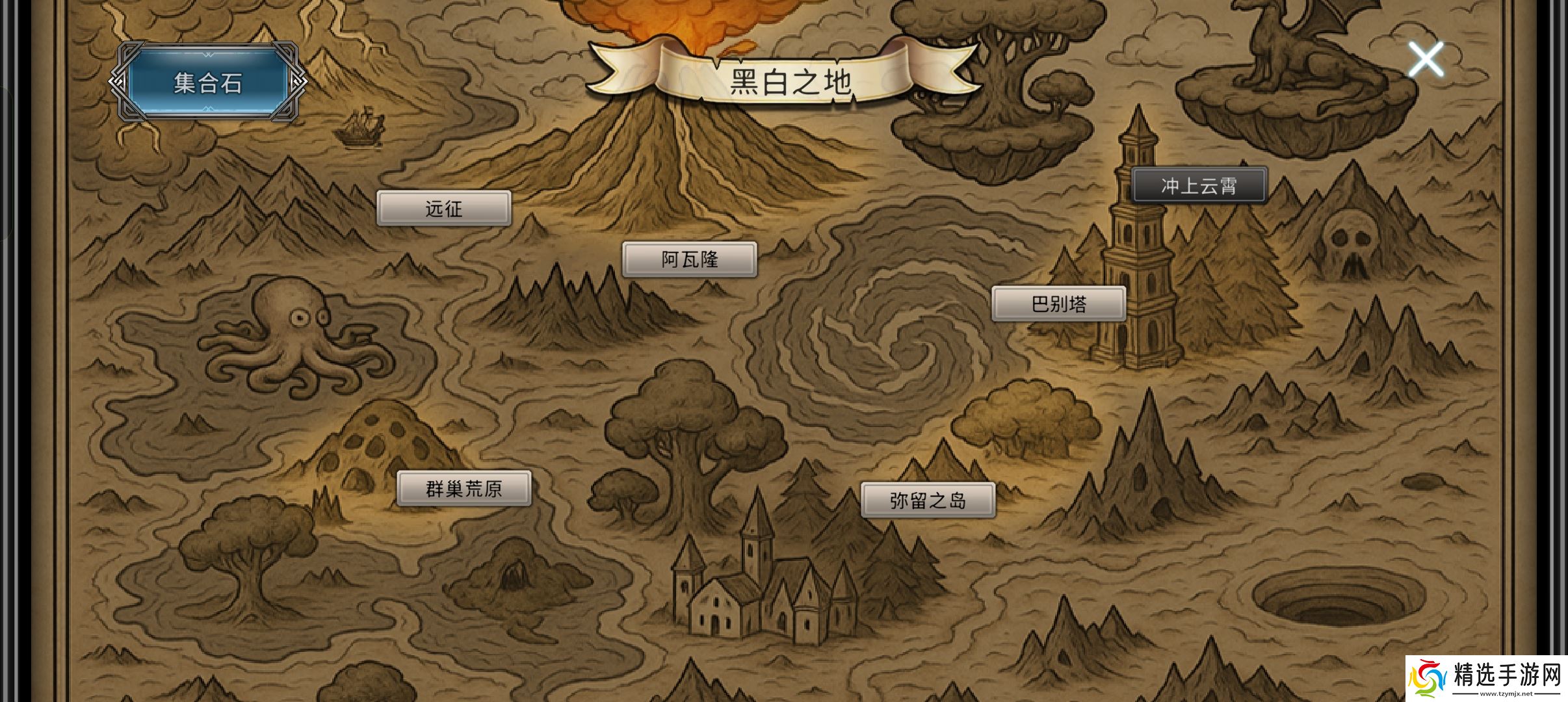The width and height of the screenshot is (1568, 702).
Task: Enter the 巴别塔 dungeon
Action: pos(1058,303)
